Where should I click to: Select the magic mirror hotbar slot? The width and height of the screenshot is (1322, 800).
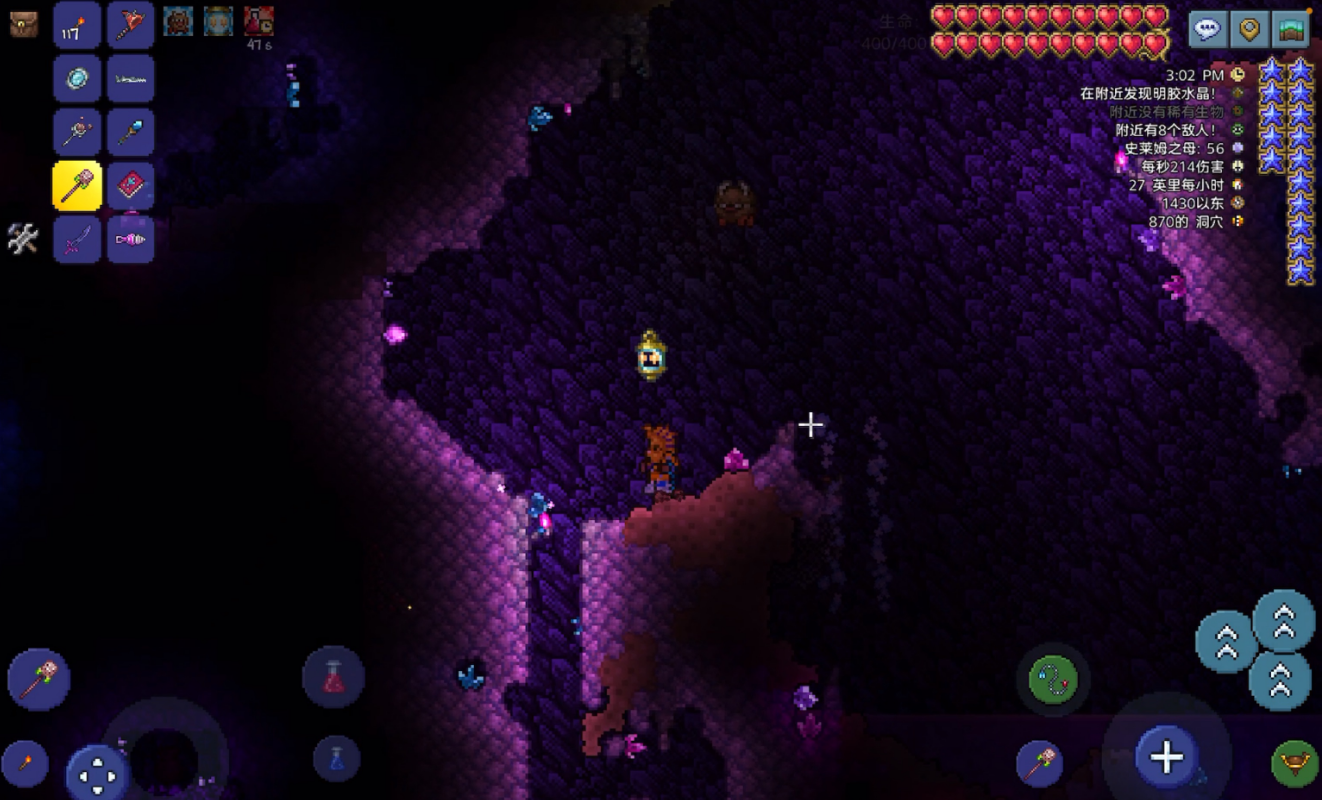[77, 79]
